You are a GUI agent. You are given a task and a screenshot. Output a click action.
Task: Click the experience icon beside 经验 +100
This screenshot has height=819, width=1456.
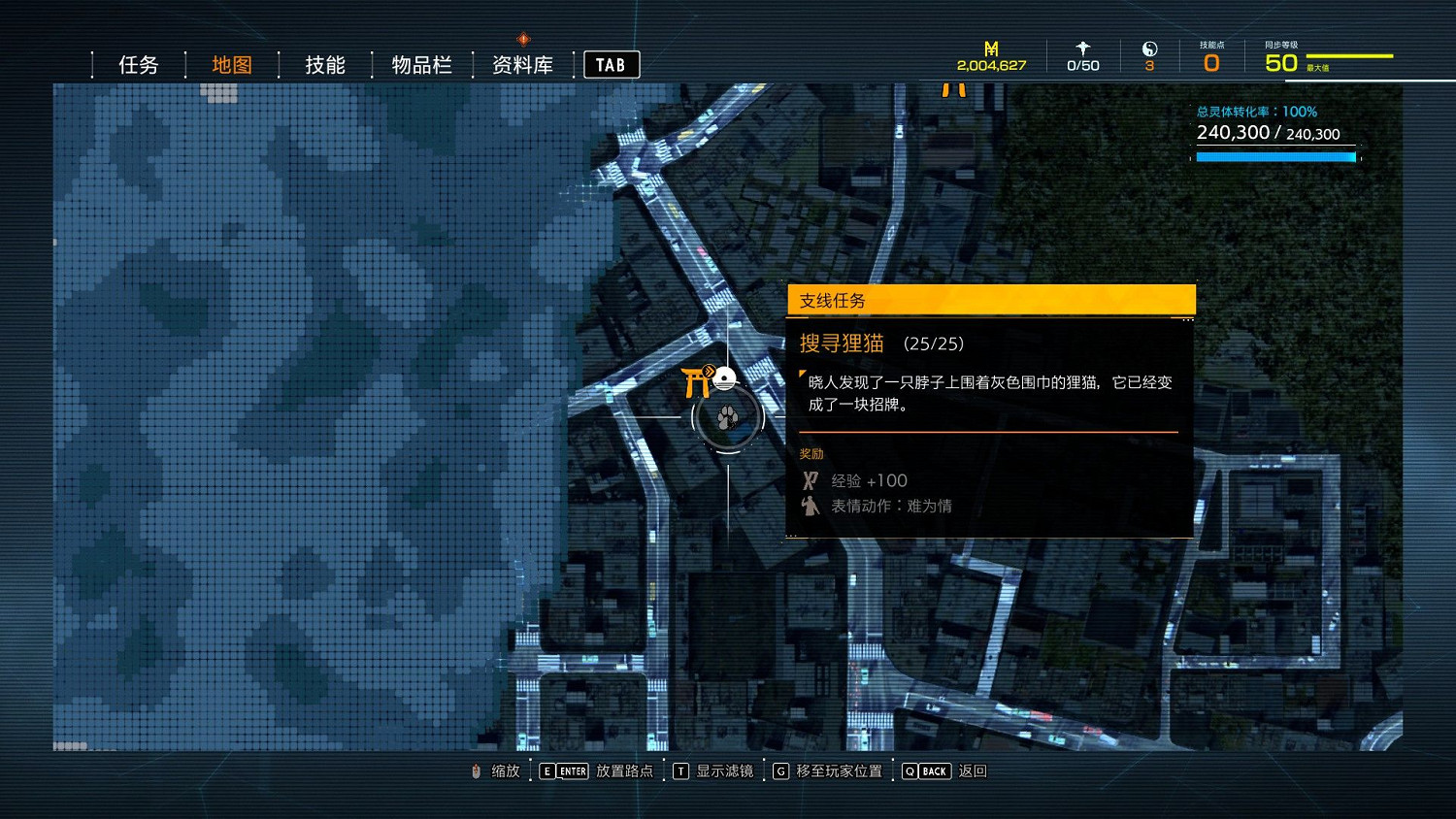(810, 479)
